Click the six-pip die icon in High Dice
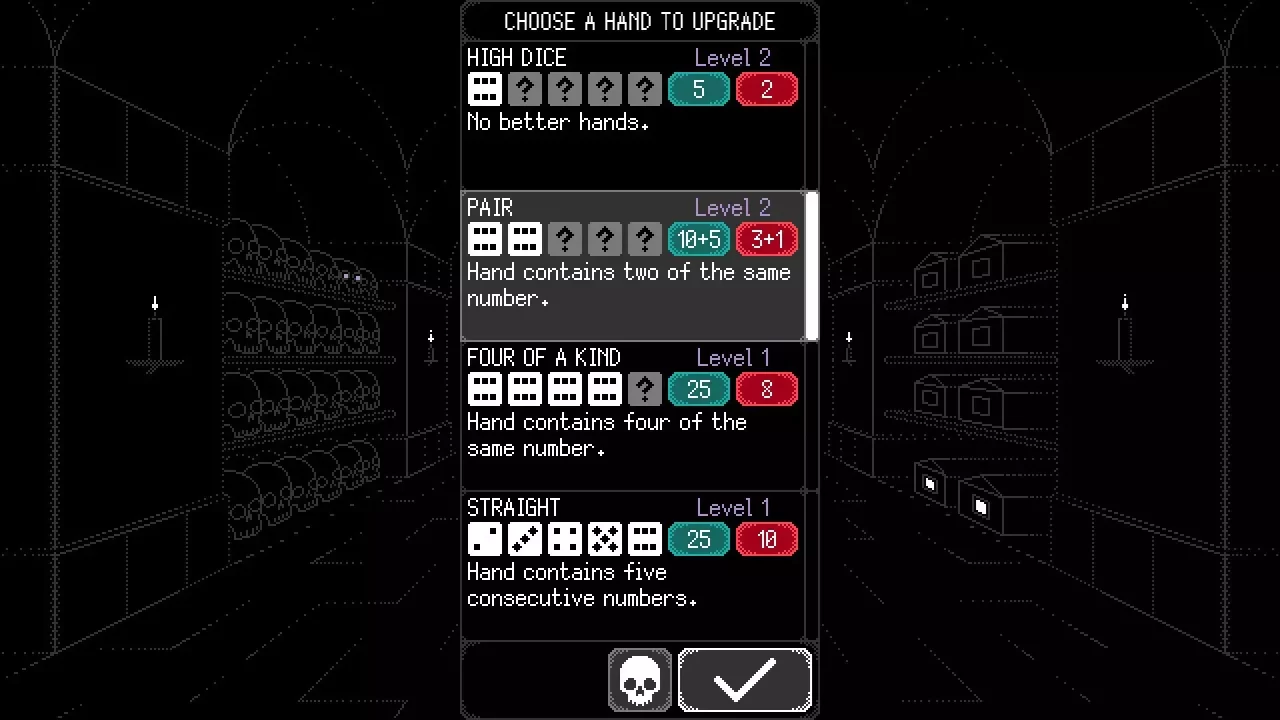The width and height of the screenshot is (1280, 720). coord(484,89)
